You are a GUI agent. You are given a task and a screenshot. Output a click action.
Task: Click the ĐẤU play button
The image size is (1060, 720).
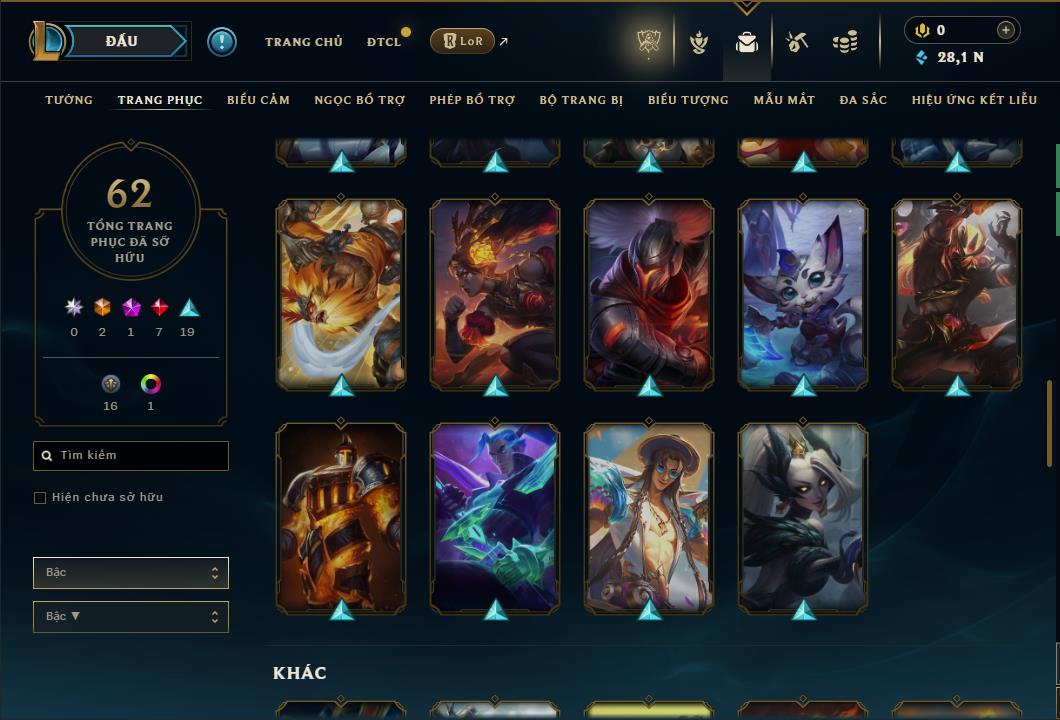tap(122, 41)
